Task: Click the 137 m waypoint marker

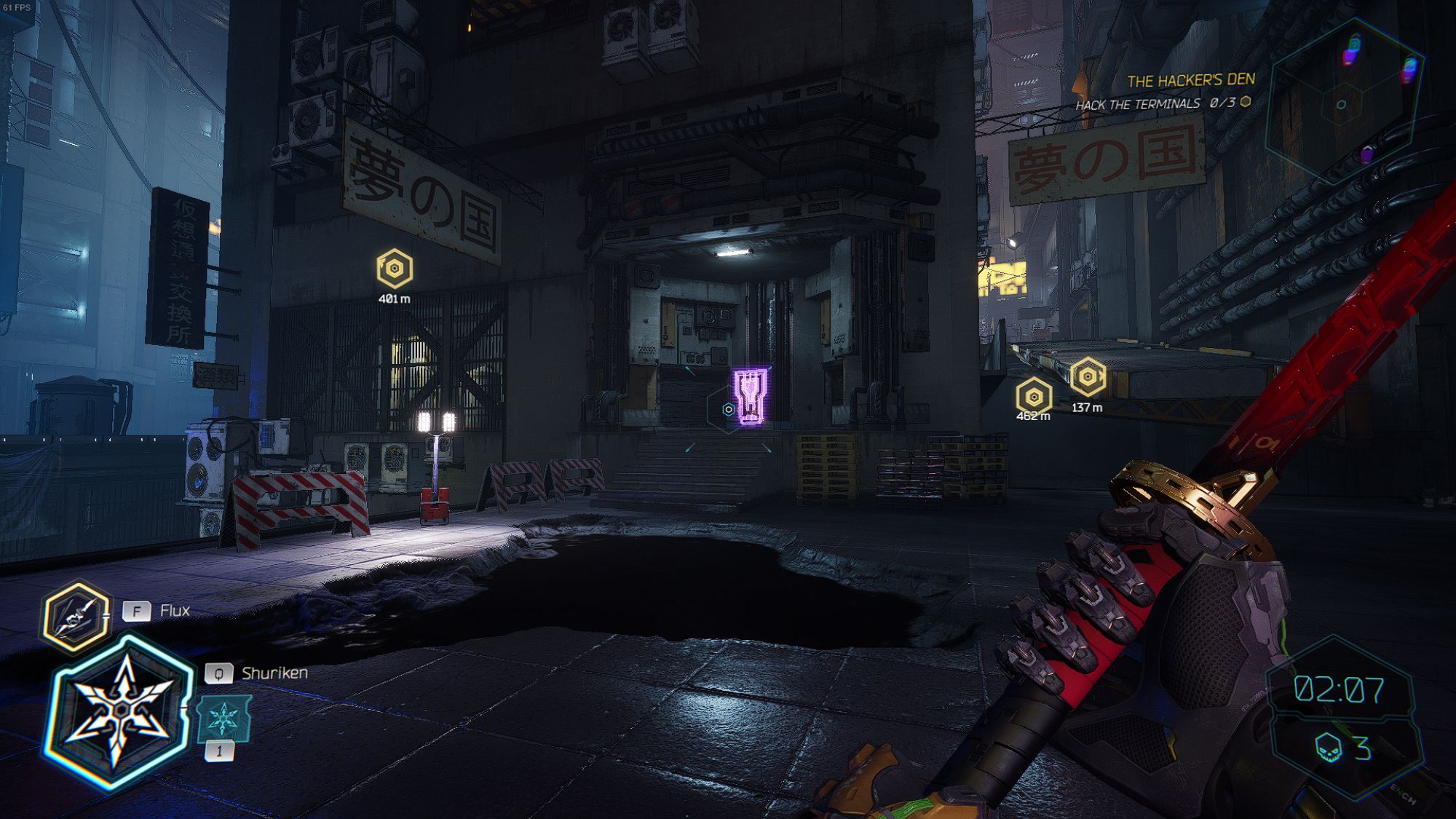Action: coord(1089,378)
